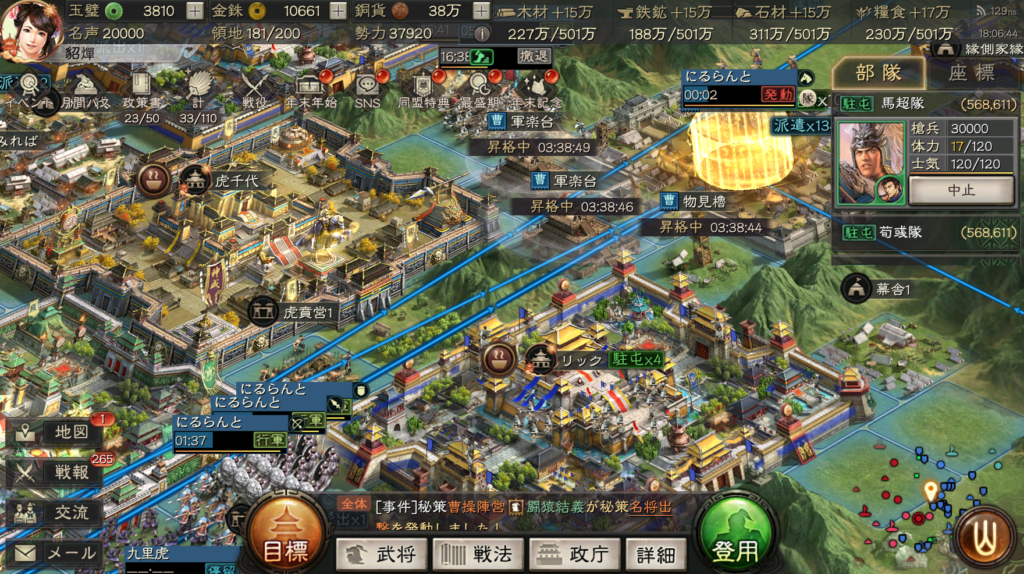Open the メール mailbox
The image size is (1024, 574).
click(x=55, y=553)
